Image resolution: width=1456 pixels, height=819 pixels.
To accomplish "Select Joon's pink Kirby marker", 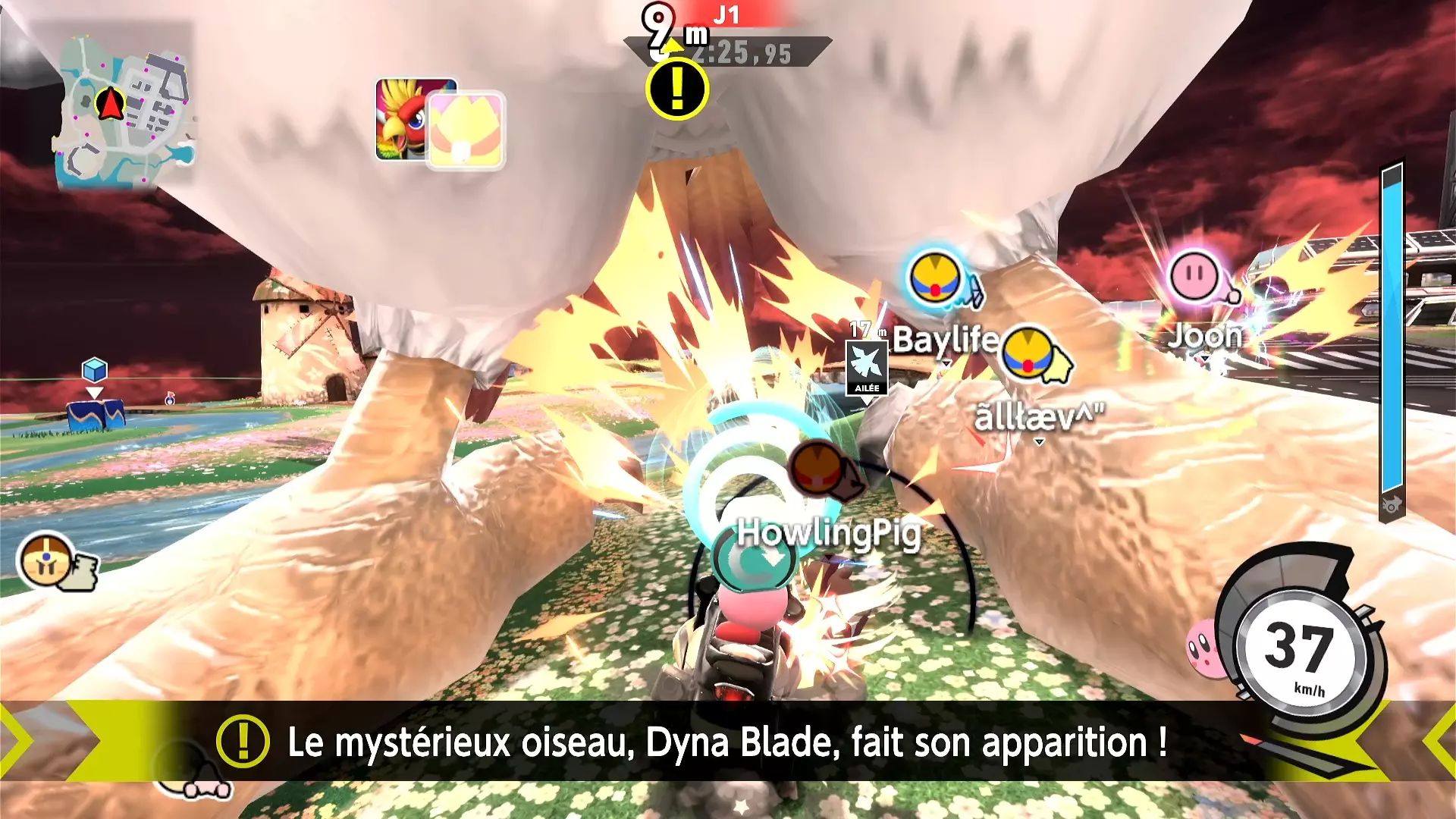I will pyautogui.click(x=1194, y=276).
